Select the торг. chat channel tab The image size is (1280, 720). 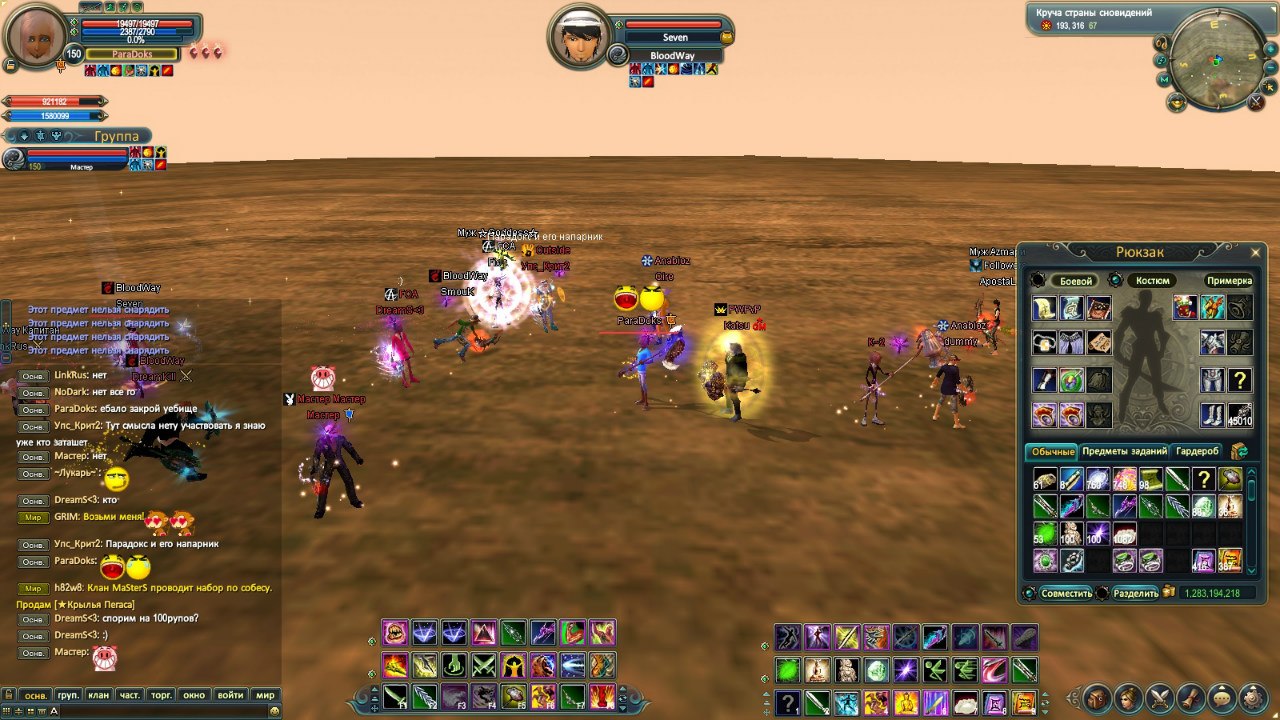point(161,695)
